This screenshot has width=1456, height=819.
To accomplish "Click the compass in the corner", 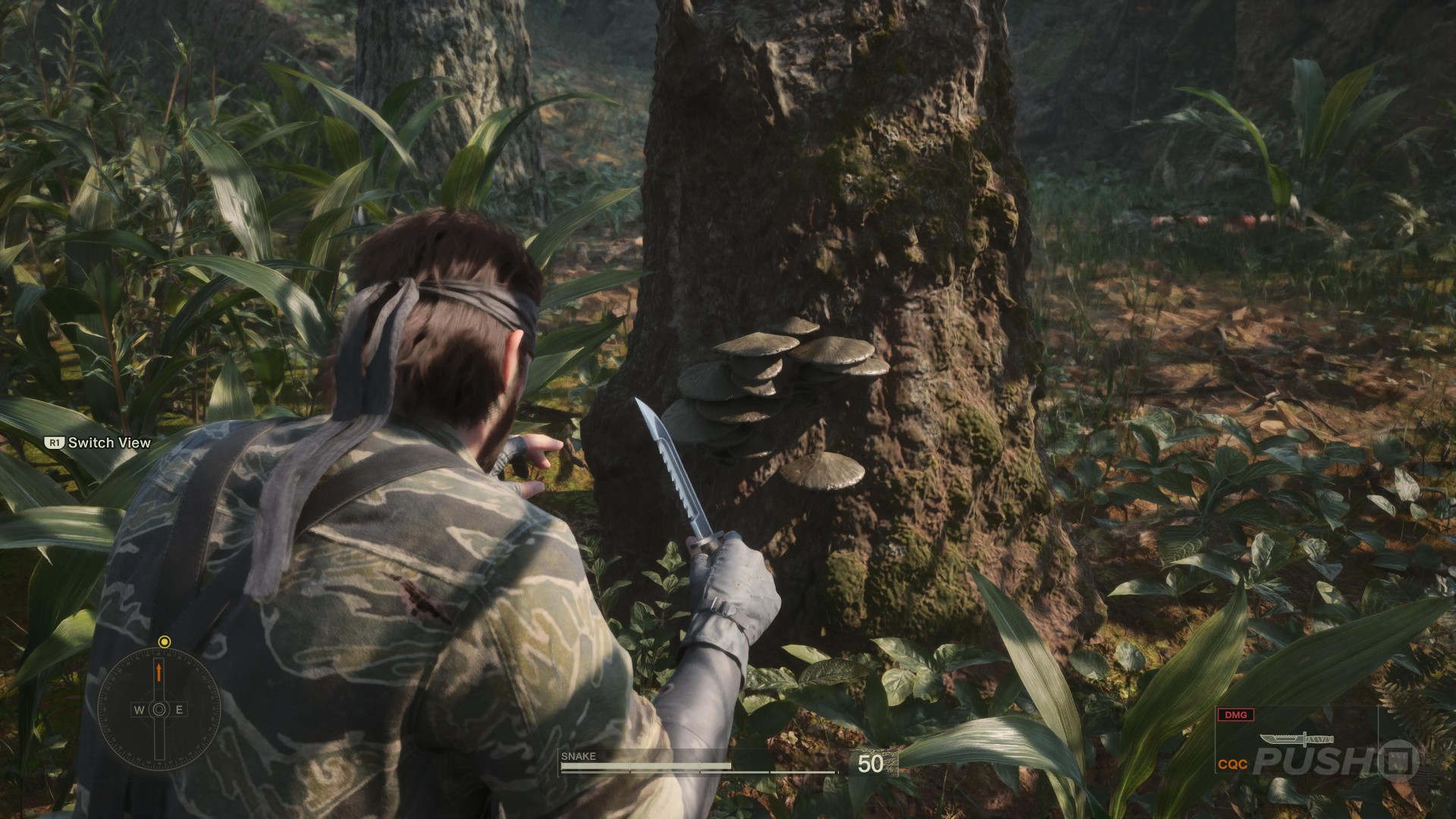I will (x=159, y=709).
